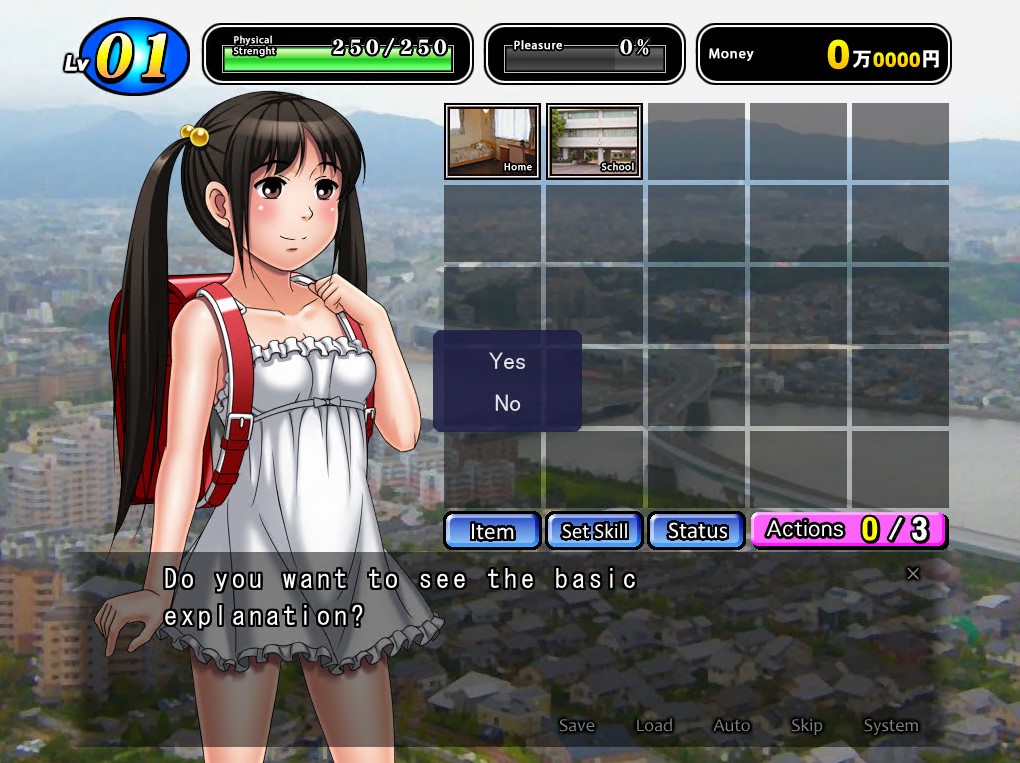Image resolution: width=1020 pixels, height=763 pixels.
Task: Click Save in the bottom menu
Action: [577, 726]
